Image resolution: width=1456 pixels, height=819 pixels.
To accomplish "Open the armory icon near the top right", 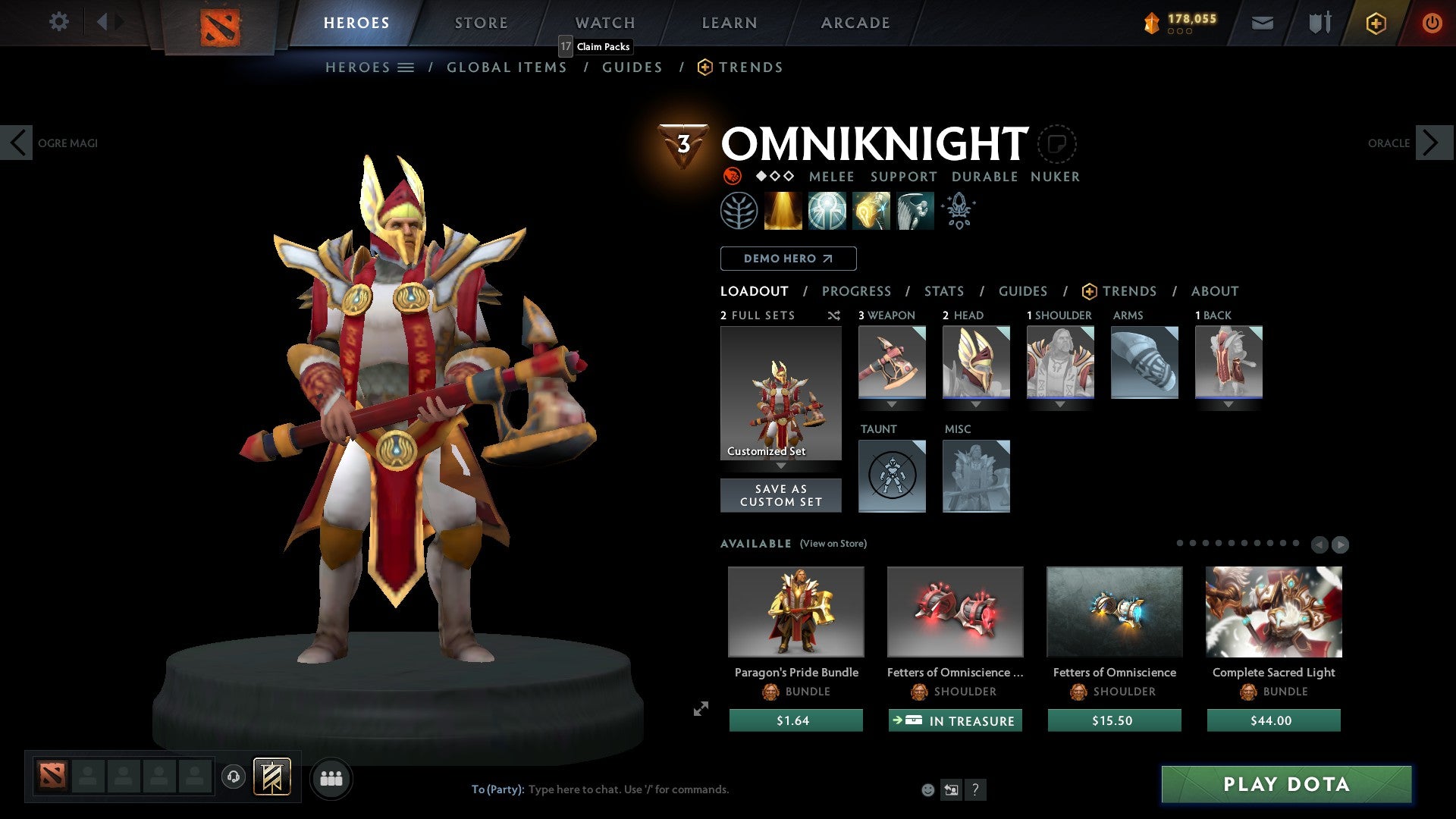I will [x=1319, y=23].
